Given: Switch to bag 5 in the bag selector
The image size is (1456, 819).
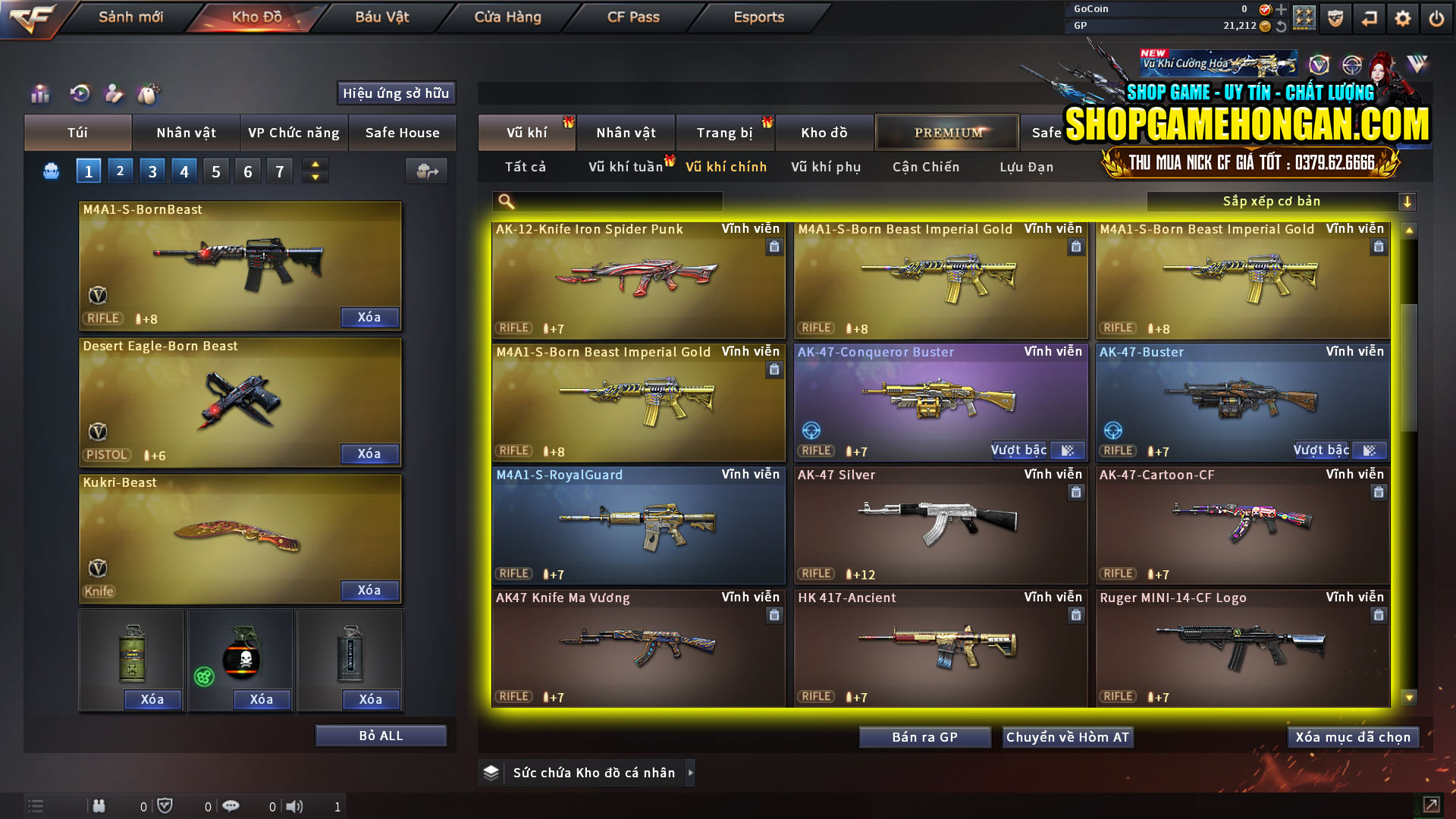Looking at the screenshot, I should (x=215, y=171).
